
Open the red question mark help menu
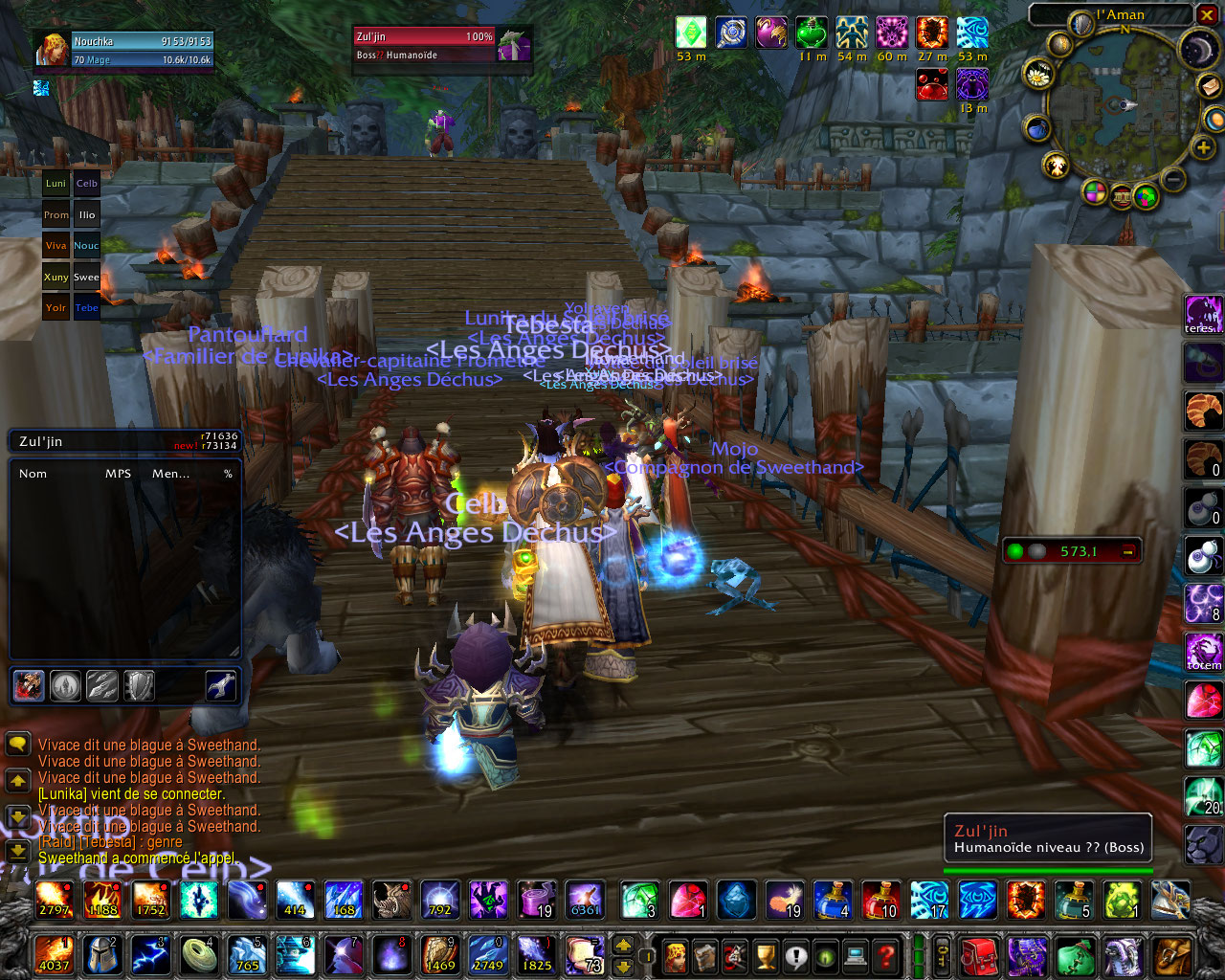886,955
